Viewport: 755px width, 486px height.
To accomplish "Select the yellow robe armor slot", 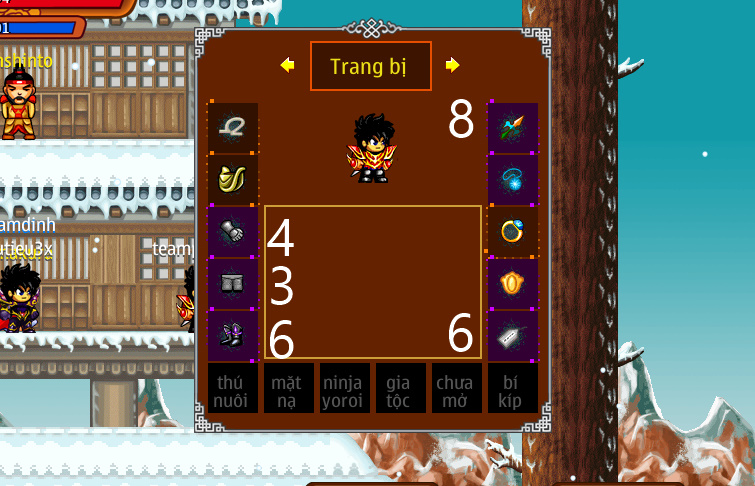I will pyautogui.click(x=233, y=180).
